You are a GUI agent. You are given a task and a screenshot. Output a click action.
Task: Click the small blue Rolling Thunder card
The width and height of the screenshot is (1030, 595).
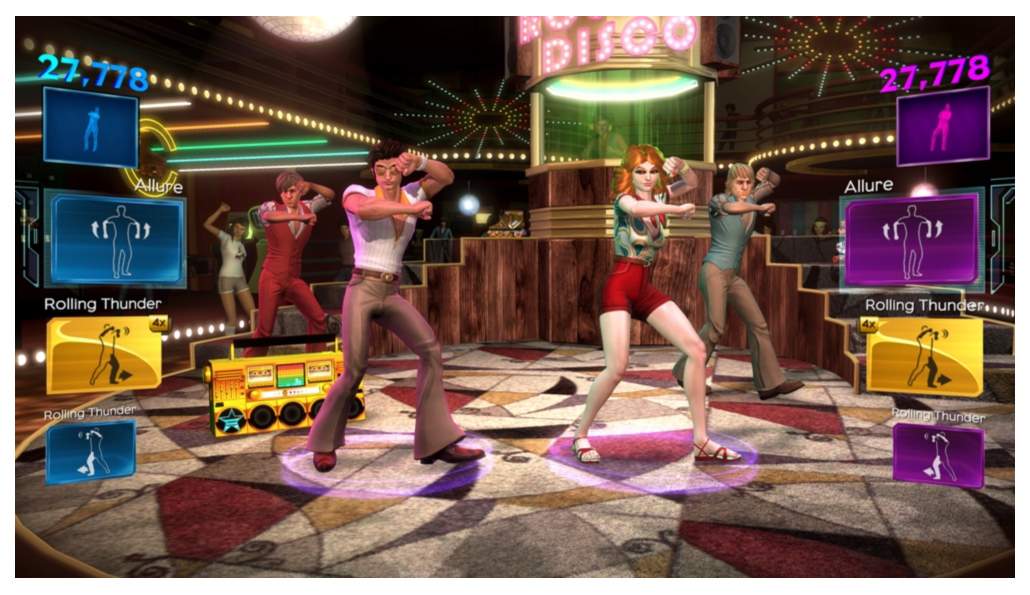pos(90,452)
